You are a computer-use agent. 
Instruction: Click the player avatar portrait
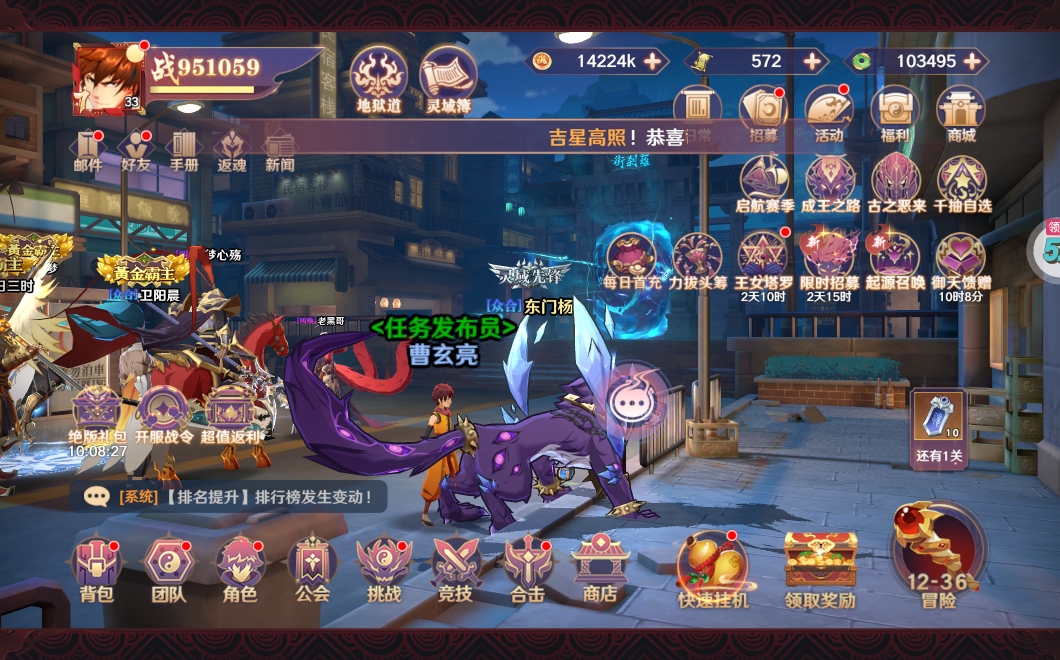coord(106,78)
